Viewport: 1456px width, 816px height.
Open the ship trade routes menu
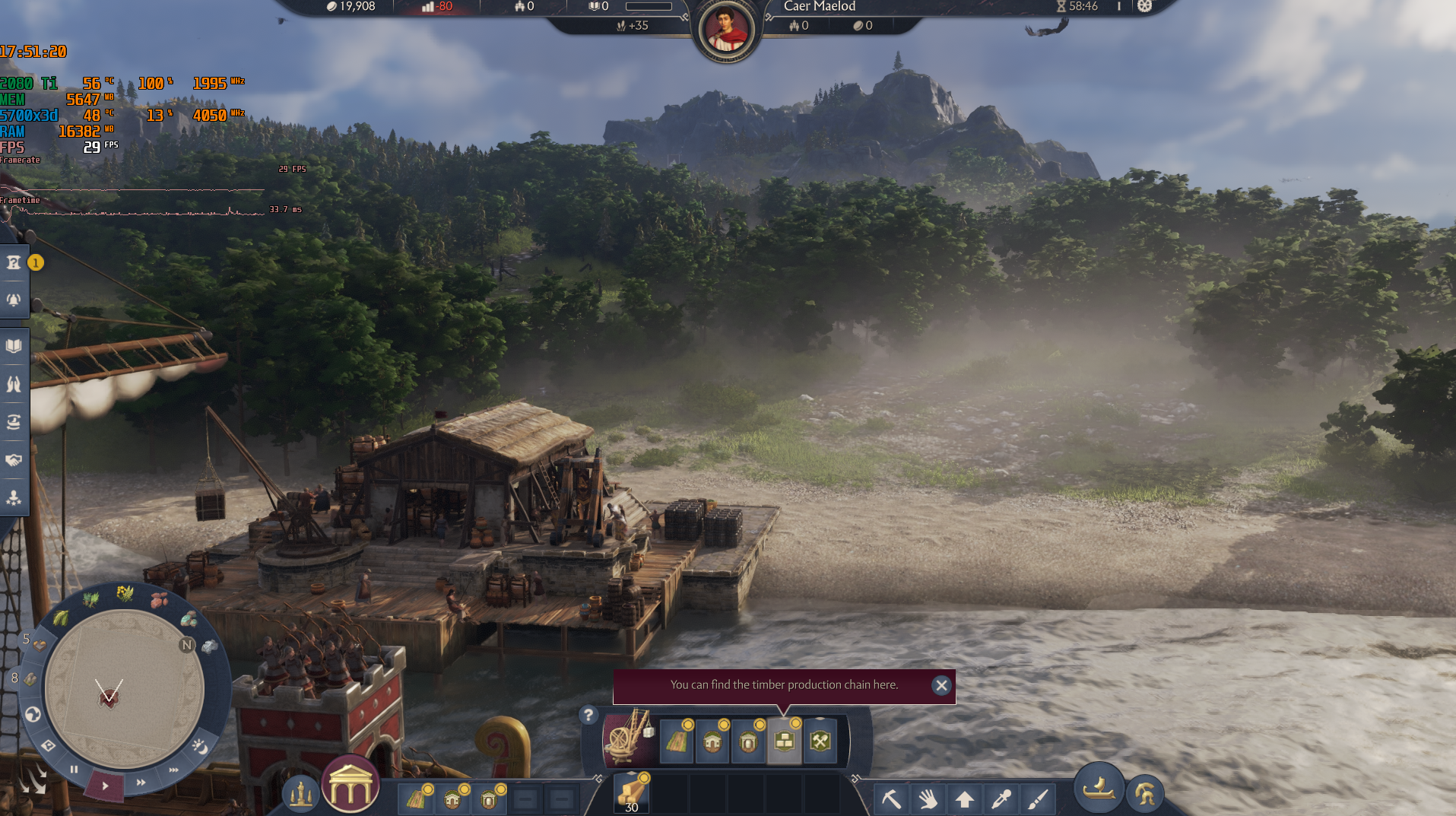pyautogui.click(x=14, y=422)
